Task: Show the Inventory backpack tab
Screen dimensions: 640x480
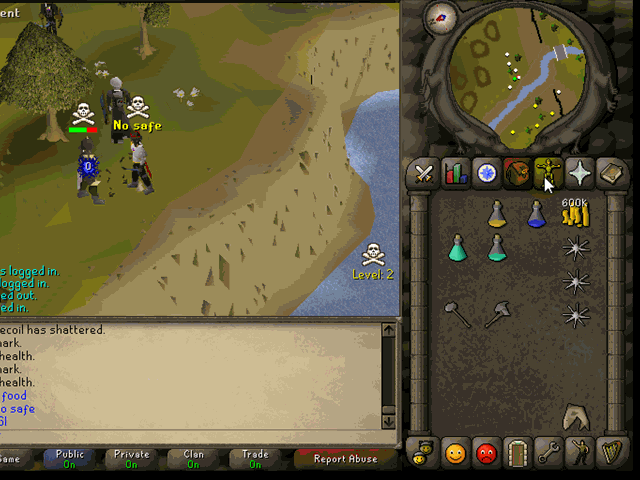Action: 517,174
